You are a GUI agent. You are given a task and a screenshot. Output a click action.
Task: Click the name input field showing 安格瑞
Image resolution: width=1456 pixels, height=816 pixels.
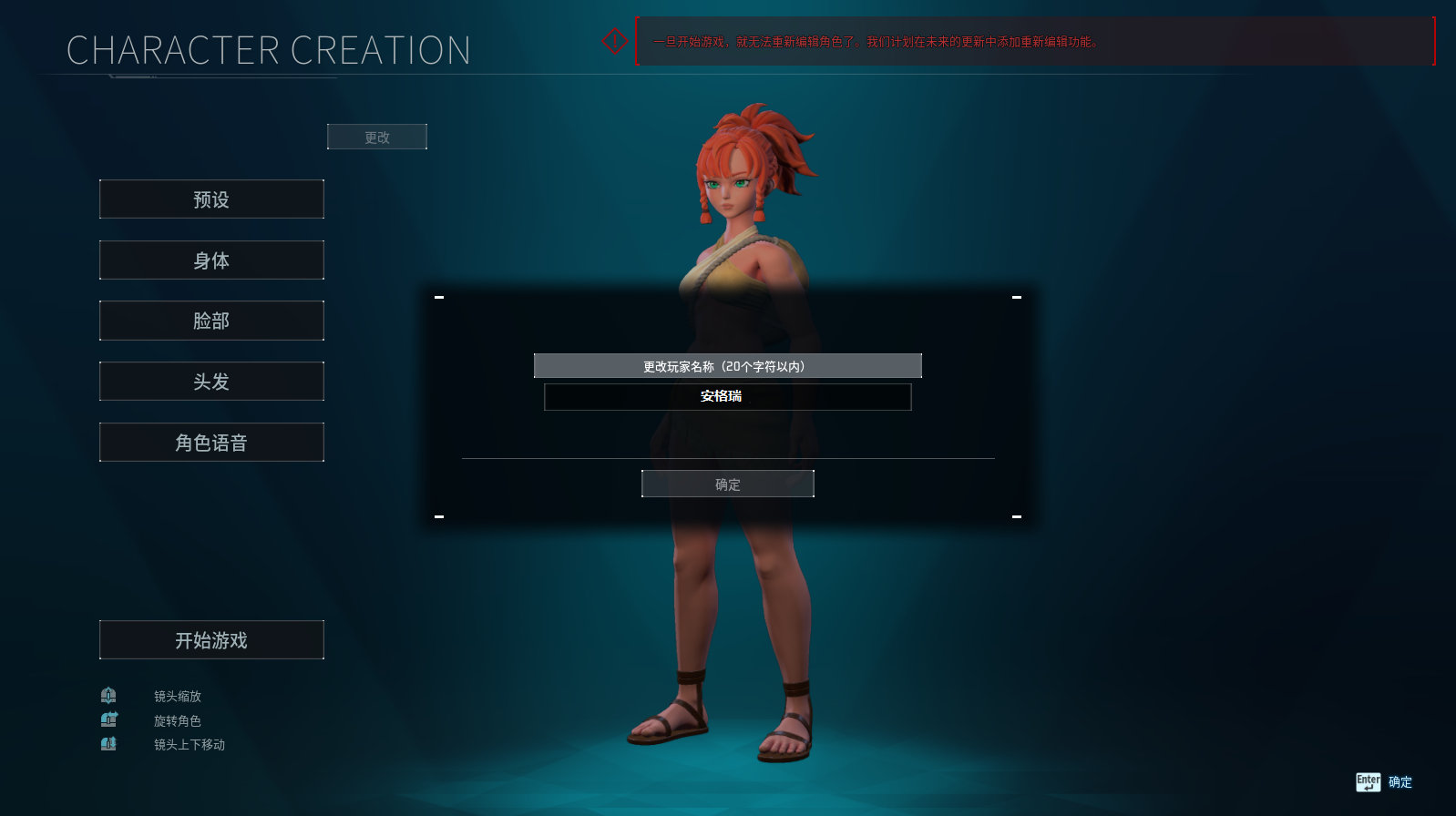click(x=727, y=396)
